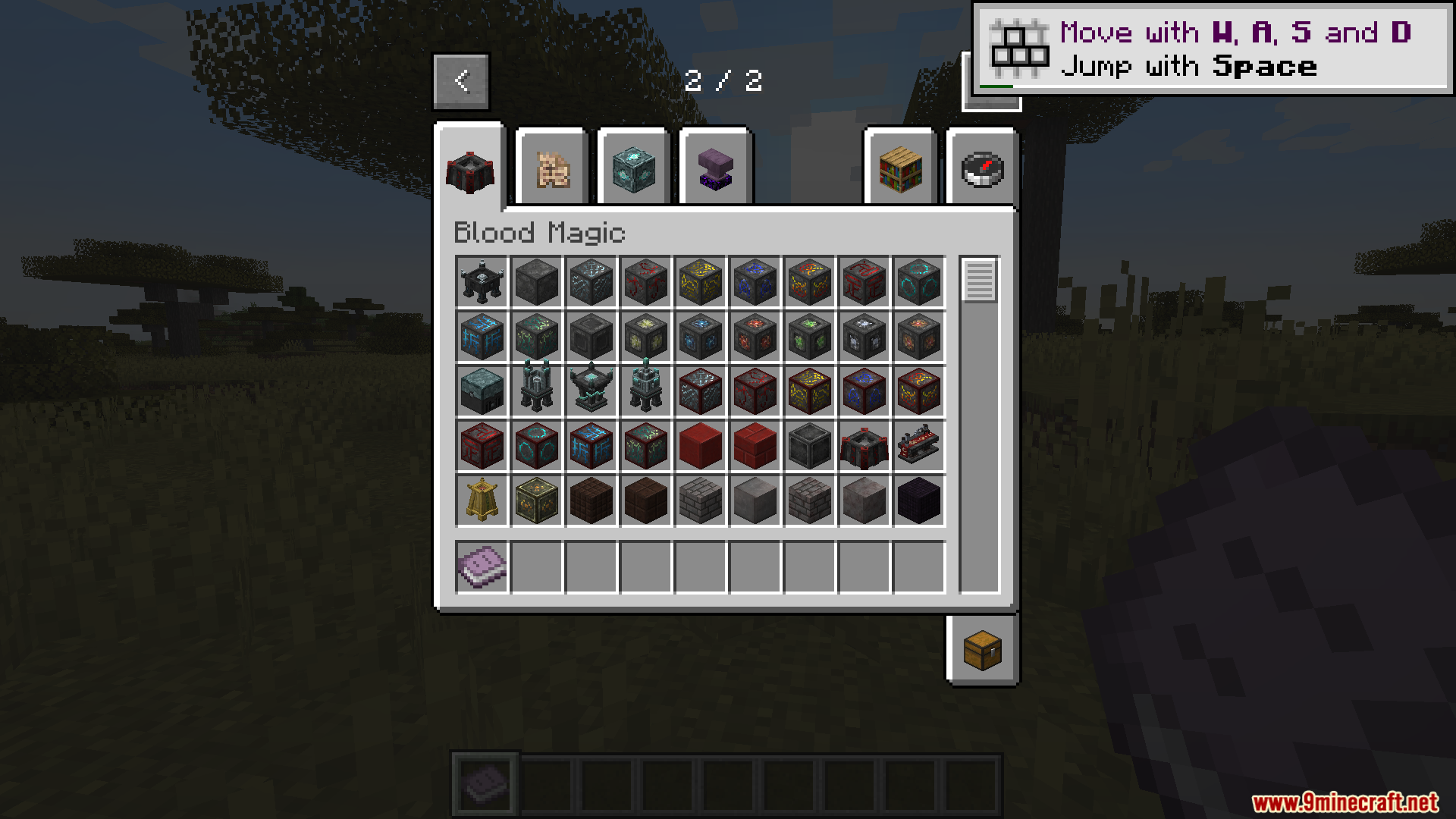Click the back arrow page button
The width and height of the screenshot is (1456, 819).
click(461, 80)
